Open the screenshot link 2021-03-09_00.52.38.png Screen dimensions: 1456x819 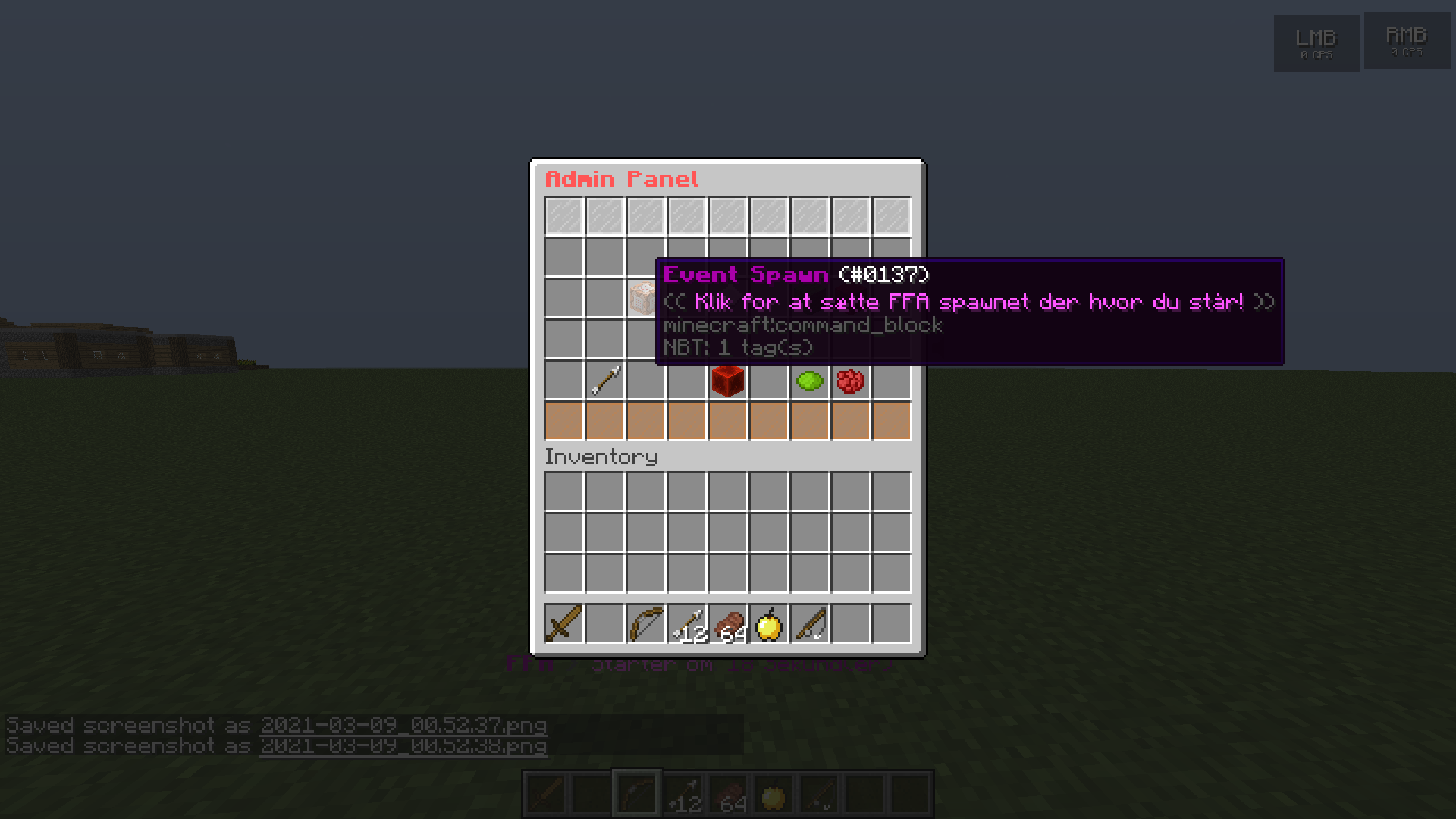[x=402, y=745]
